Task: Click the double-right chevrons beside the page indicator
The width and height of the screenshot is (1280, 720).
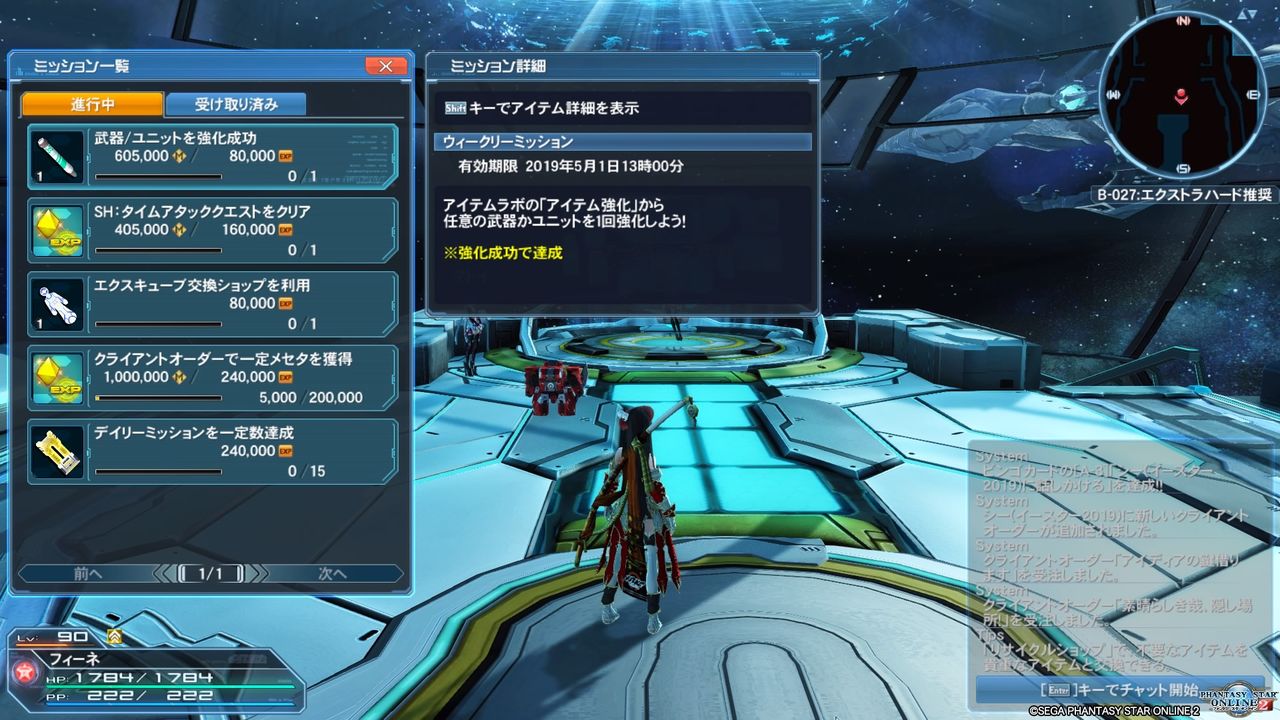Action: coord(262,573)
